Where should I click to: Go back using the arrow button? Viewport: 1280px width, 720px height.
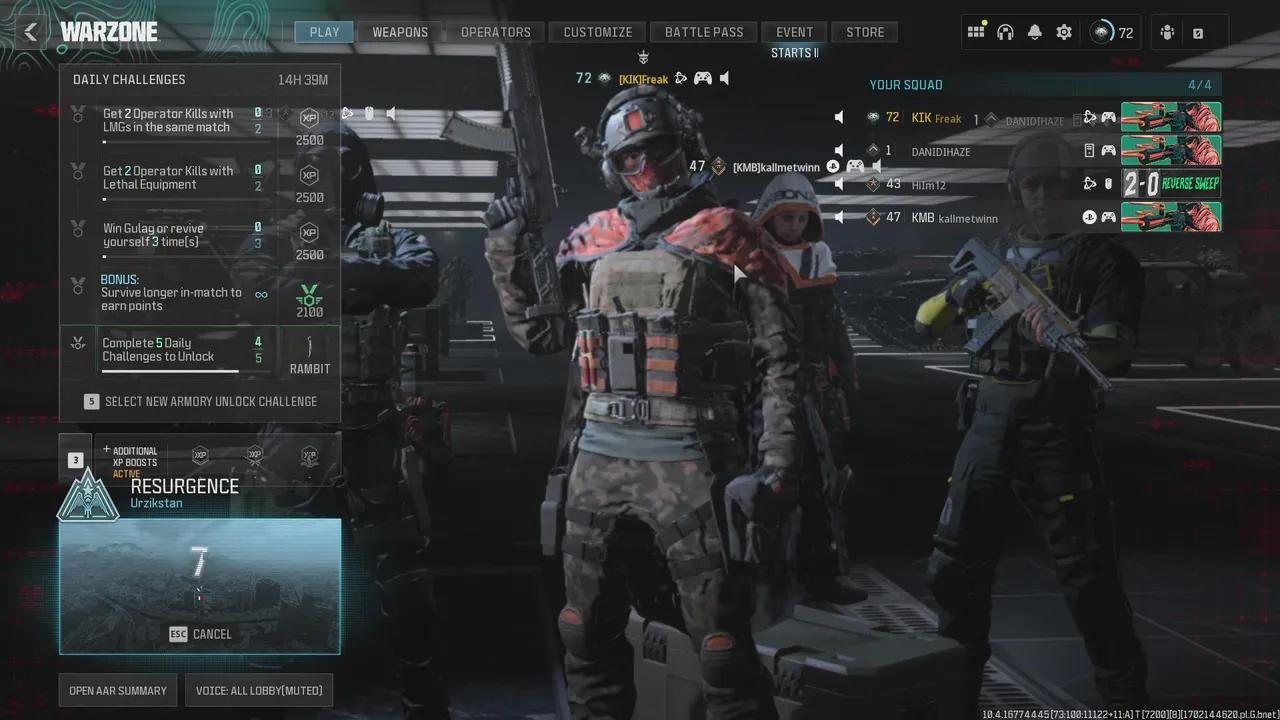[31, 32]
